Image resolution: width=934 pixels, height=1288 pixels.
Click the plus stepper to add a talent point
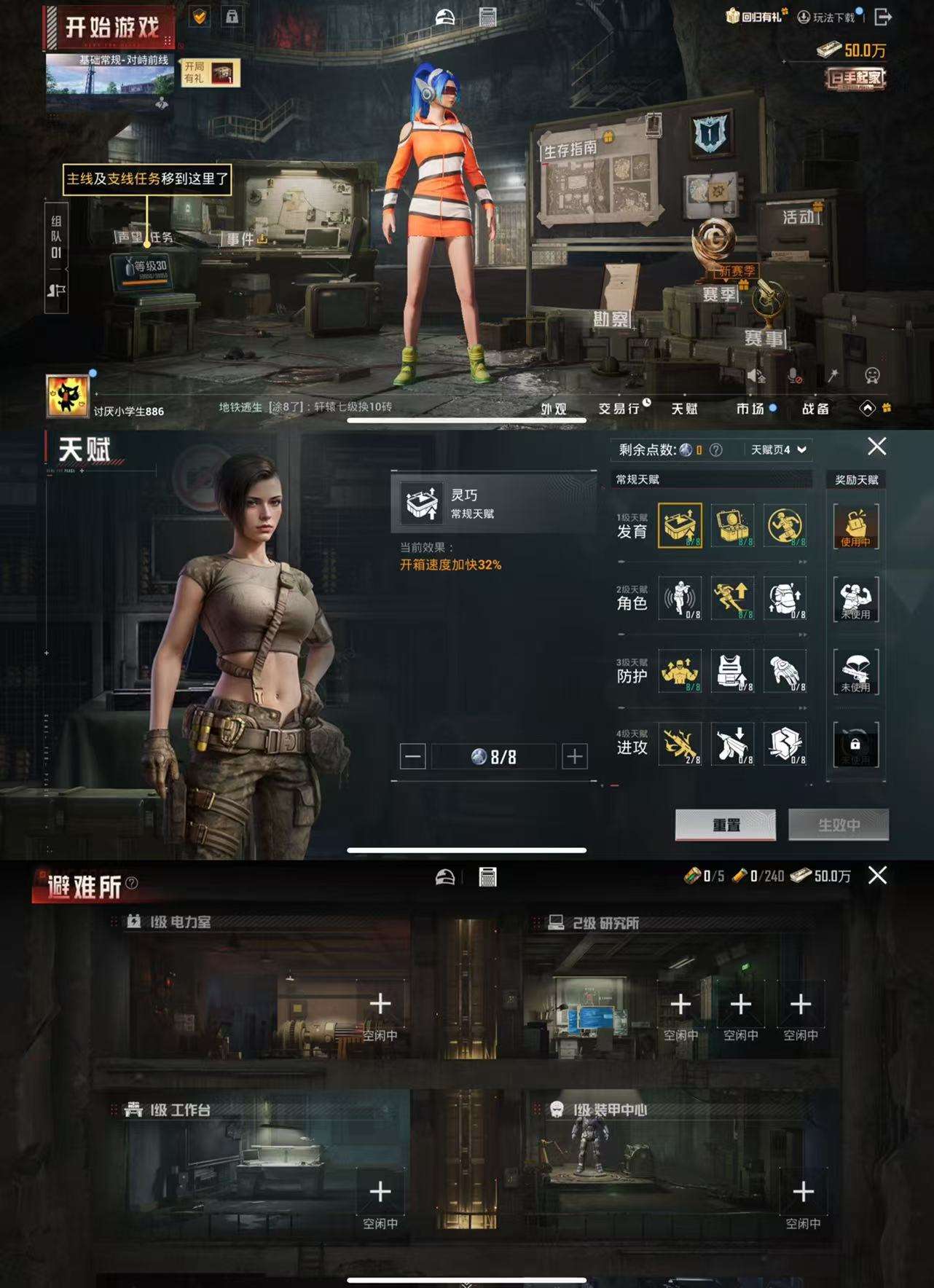pyautogui.click(x=576, y=756)
